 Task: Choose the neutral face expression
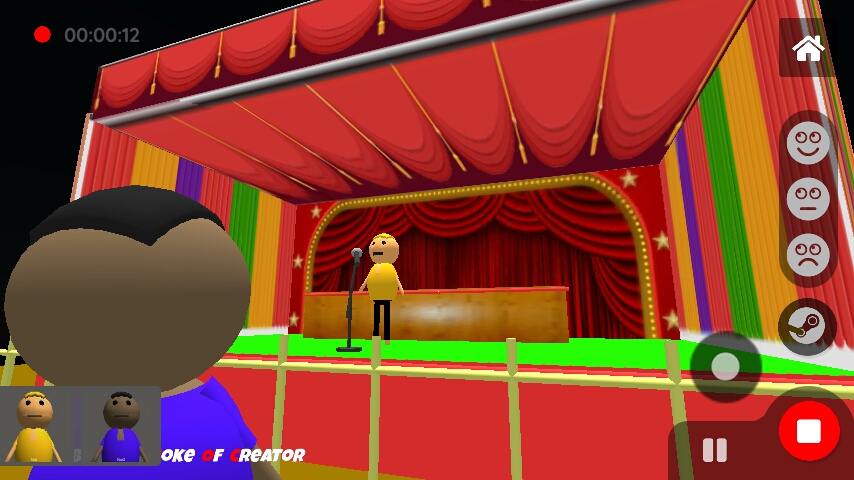(x=808, y=198)
